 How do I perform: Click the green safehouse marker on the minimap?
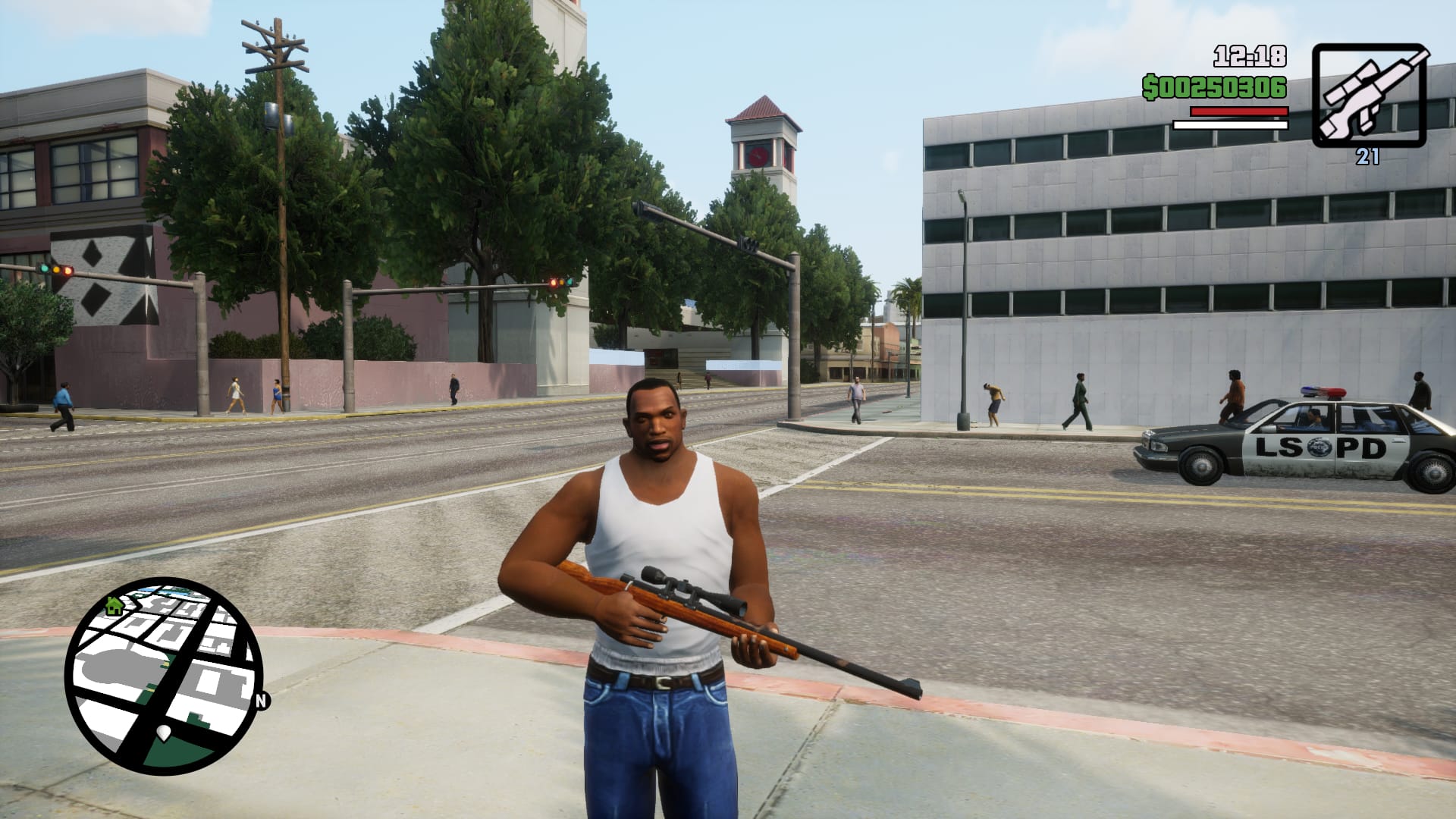(x=115, y=605)
